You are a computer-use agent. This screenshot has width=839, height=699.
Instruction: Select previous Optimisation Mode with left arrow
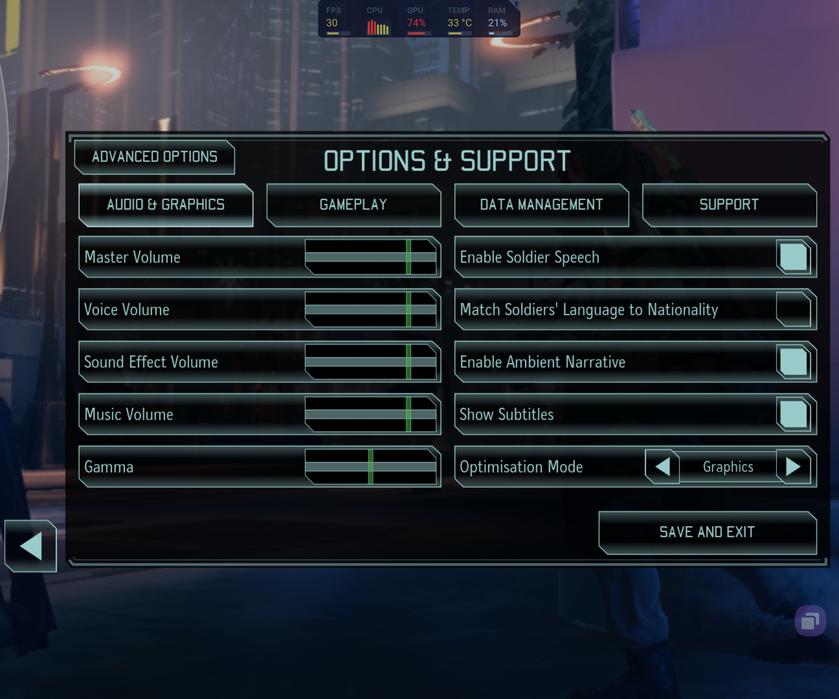coord(662,467)
